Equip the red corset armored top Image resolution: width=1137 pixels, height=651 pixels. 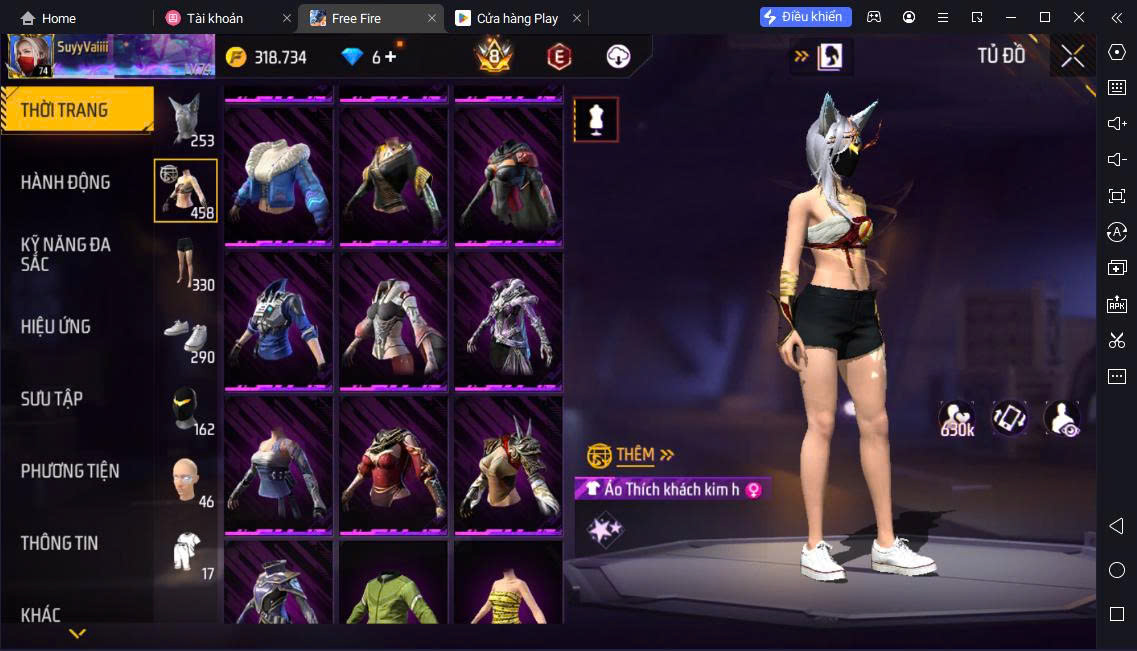point(393,463)
